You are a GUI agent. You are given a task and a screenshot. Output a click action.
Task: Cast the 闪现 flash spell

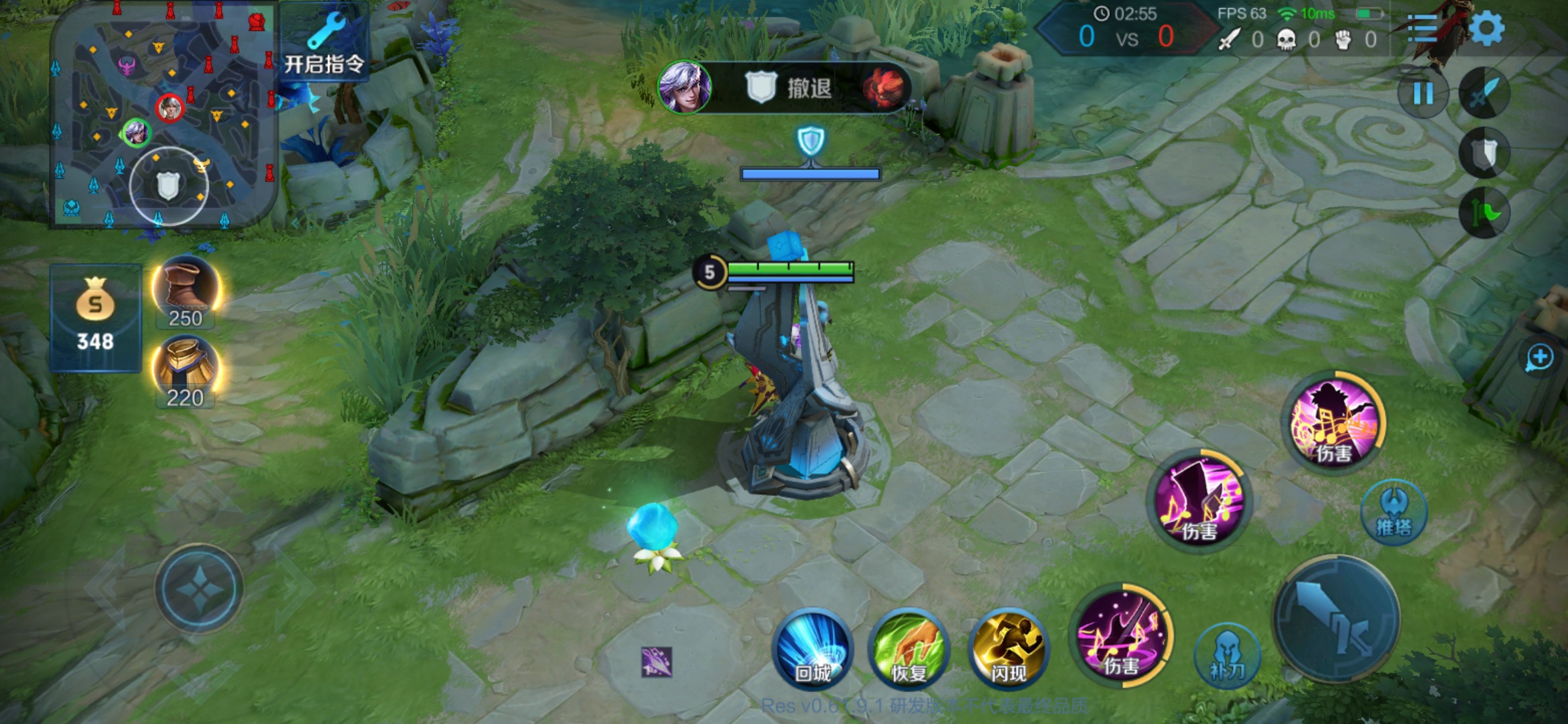pos(1008,650)
